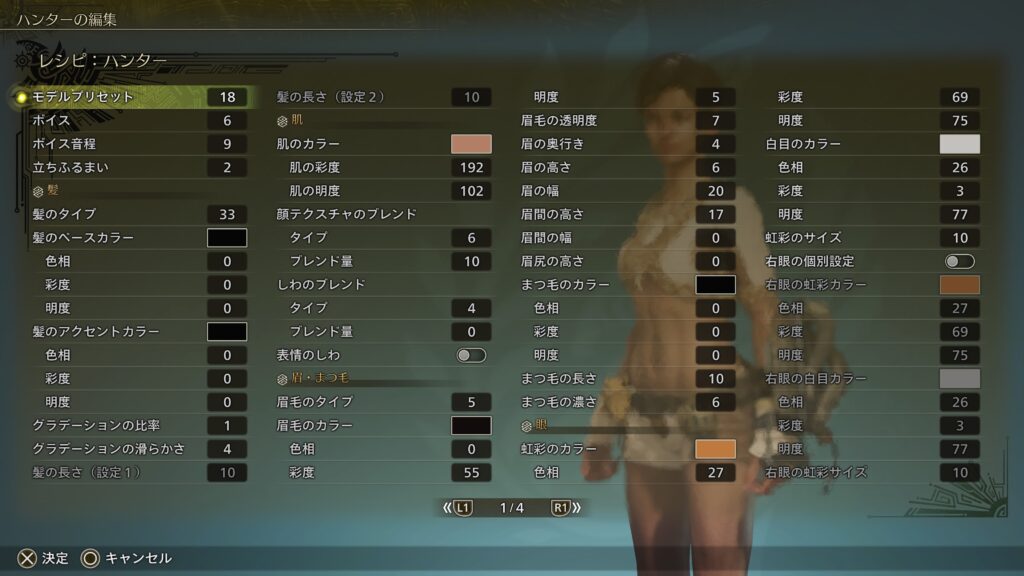Open the 白目のカラー swatch
The image size is (1024, 576).
[x=959, y=144]
